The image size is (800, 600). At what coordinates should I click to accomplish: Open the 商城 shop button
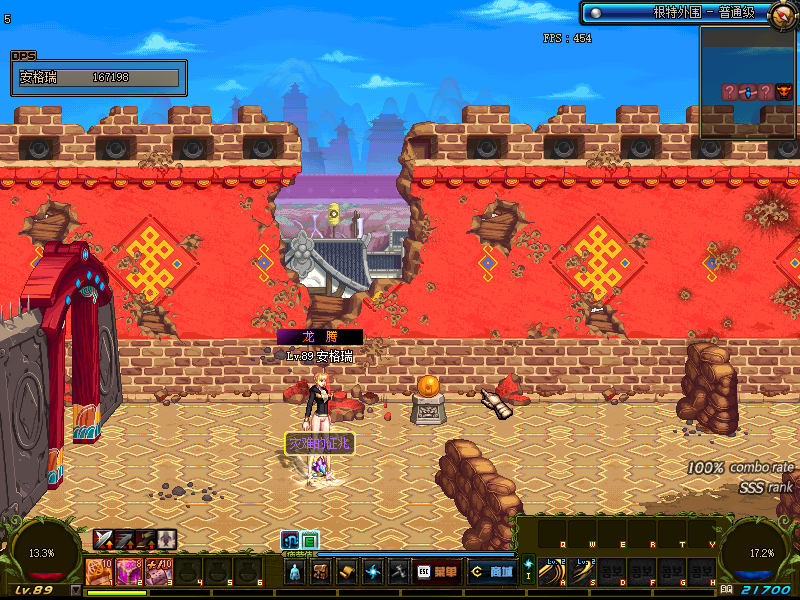(x=491, y=572)
